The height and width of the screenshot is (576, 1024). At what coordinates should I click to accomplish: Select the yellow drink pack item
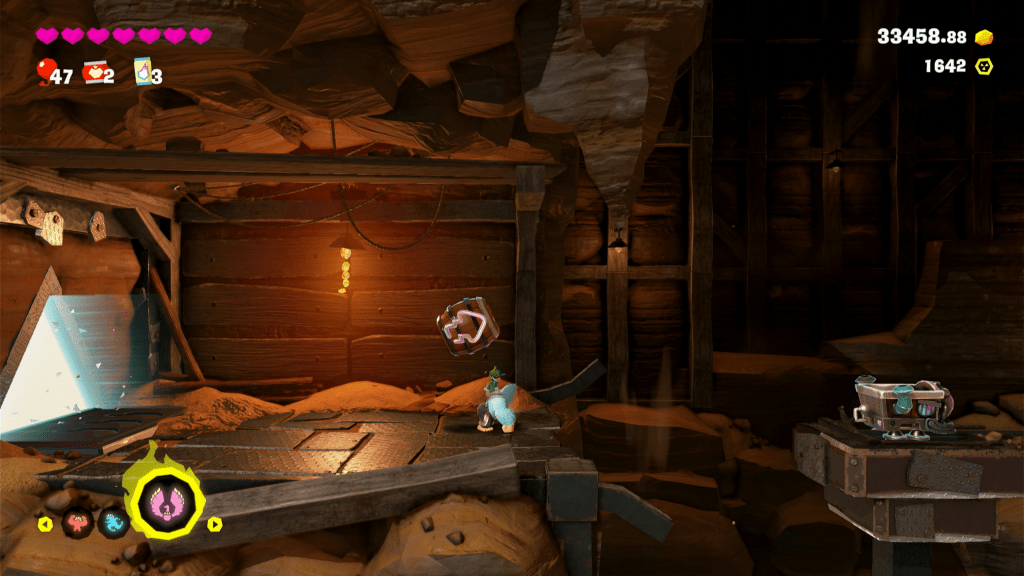142,71
